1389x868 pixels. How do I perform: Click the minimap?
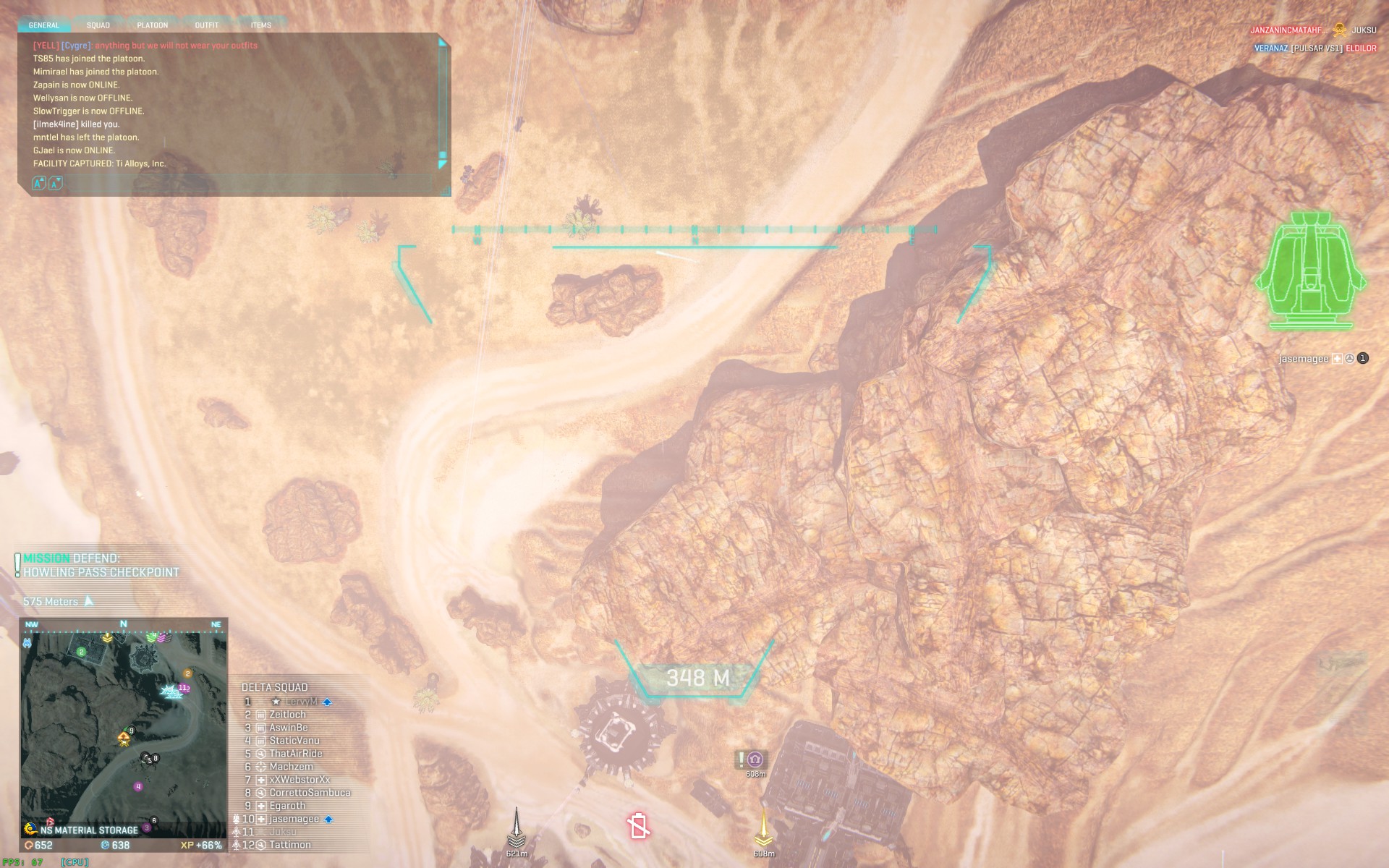pyautogui.click(x=124, y=727)
